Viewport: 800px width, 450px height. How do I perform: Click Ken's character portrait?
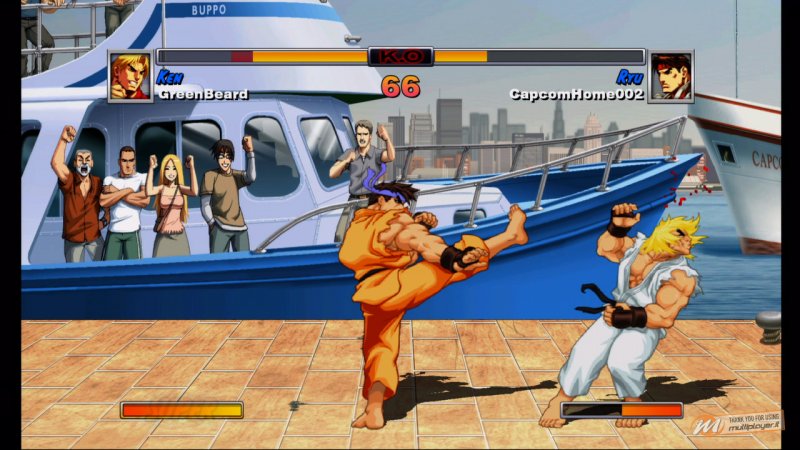point(131,77)
